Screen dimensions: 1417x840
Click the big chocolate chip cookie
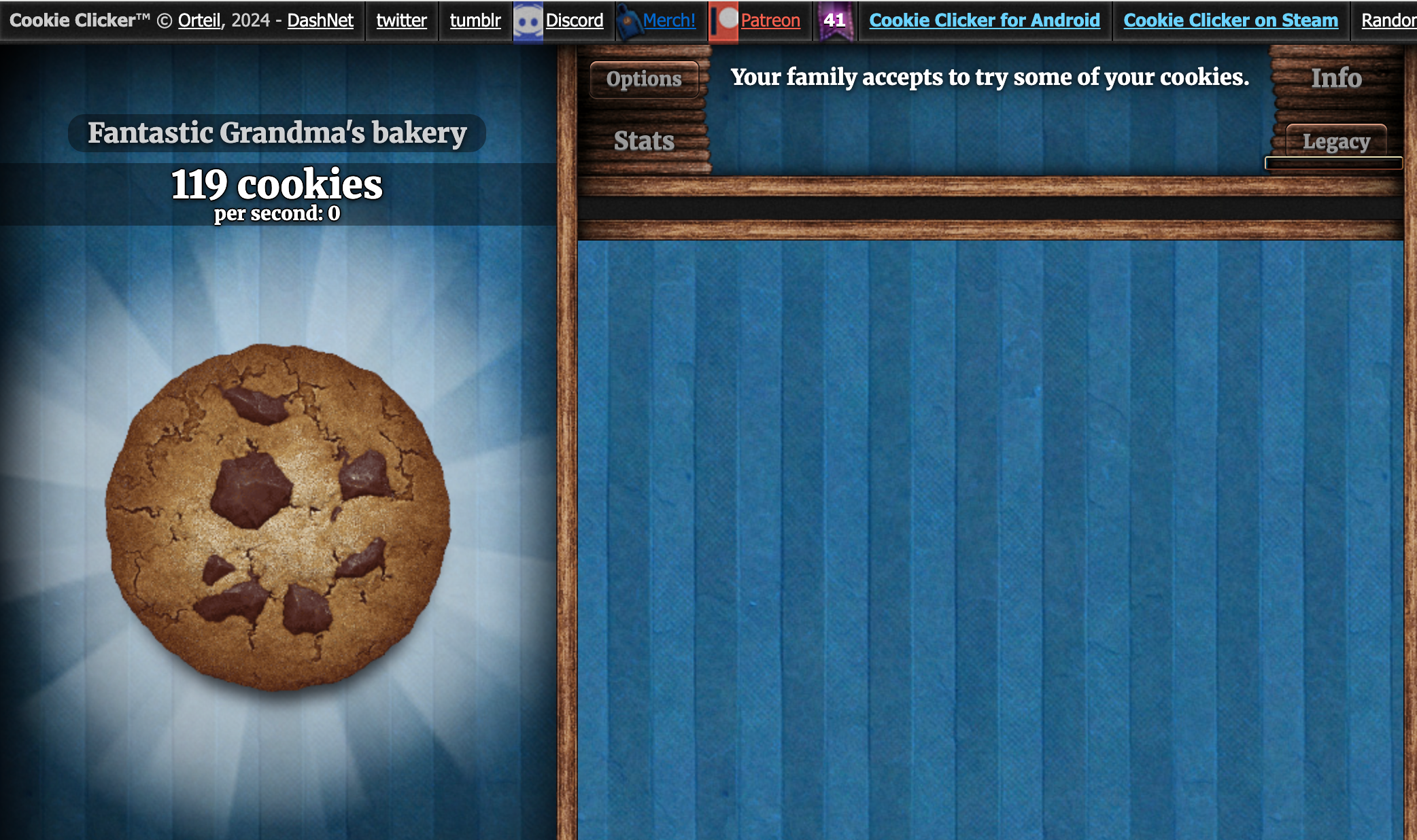(x=277, y=517)
